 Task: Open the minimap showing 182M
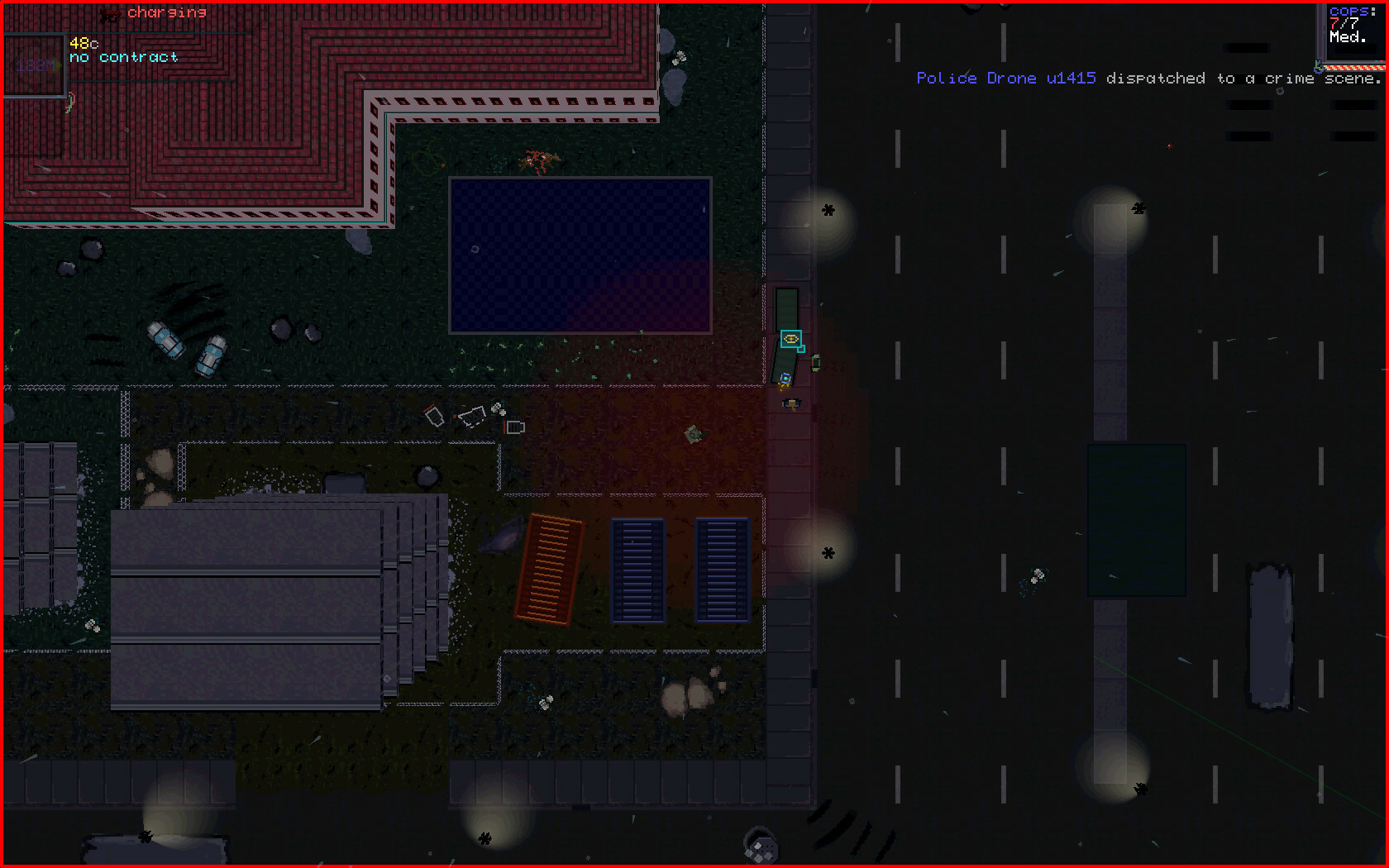click(x=35, y=65)
